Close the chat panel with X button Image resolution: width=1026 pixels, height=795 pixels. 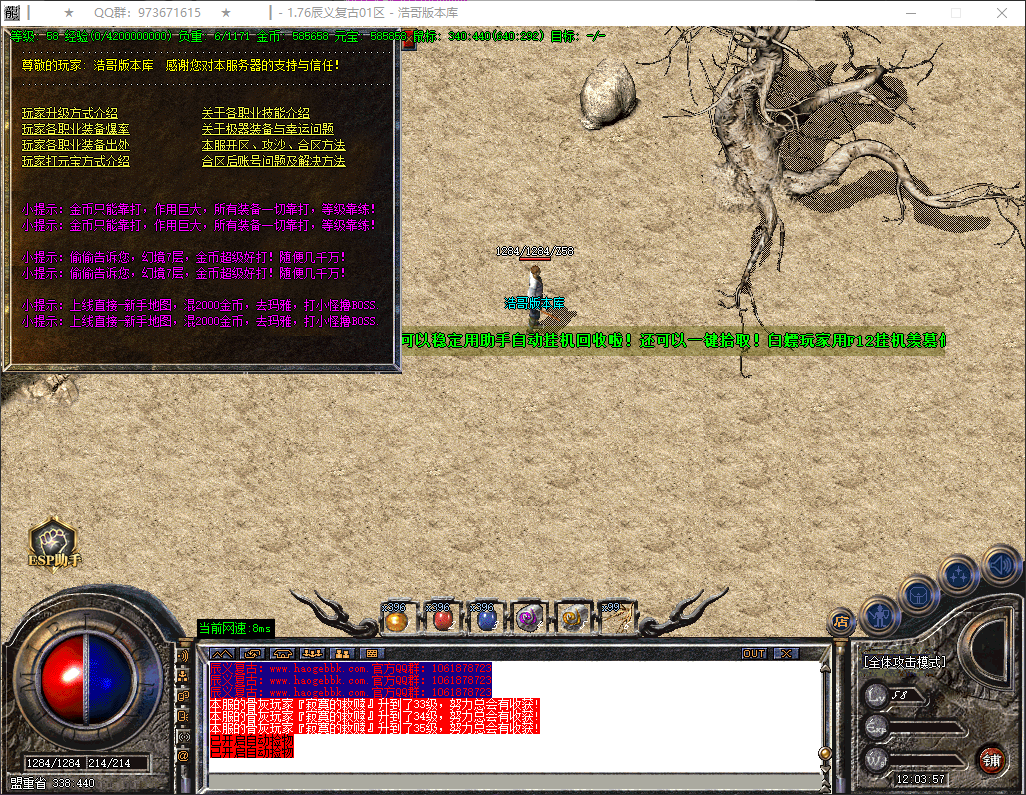point(787,653)
